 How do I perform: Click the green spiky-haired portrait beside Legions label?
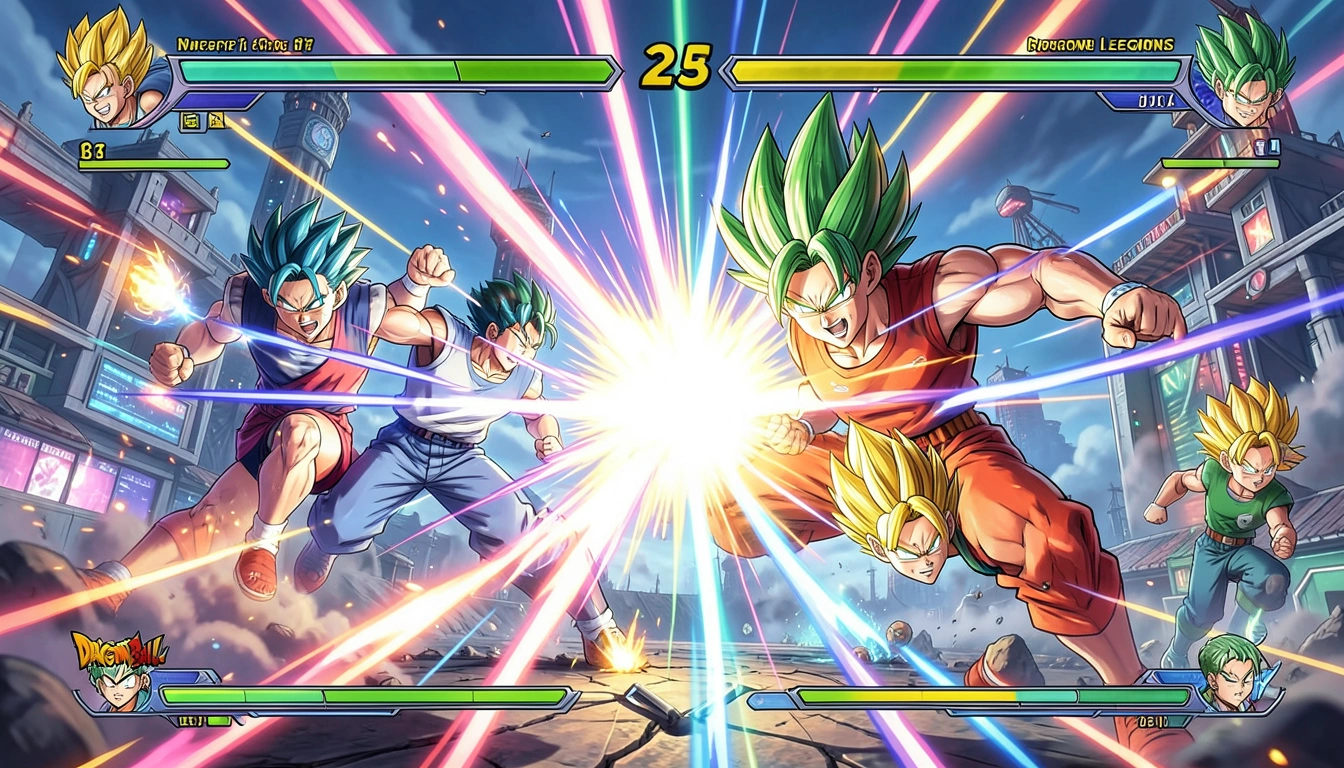click(x=1240, y=70)
